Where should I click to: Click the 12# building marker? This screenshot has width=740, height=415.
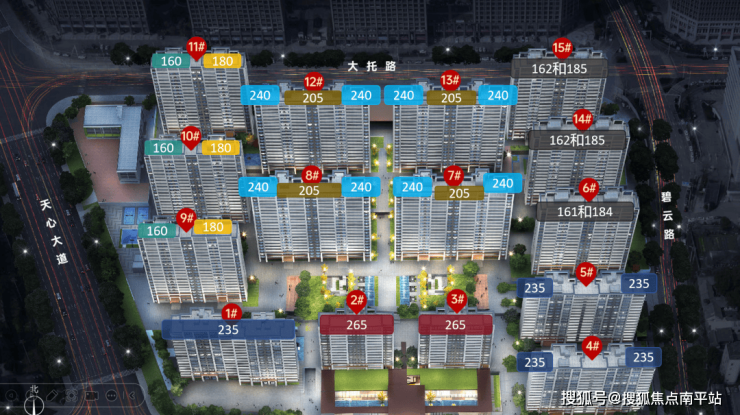tap(313, 82)
